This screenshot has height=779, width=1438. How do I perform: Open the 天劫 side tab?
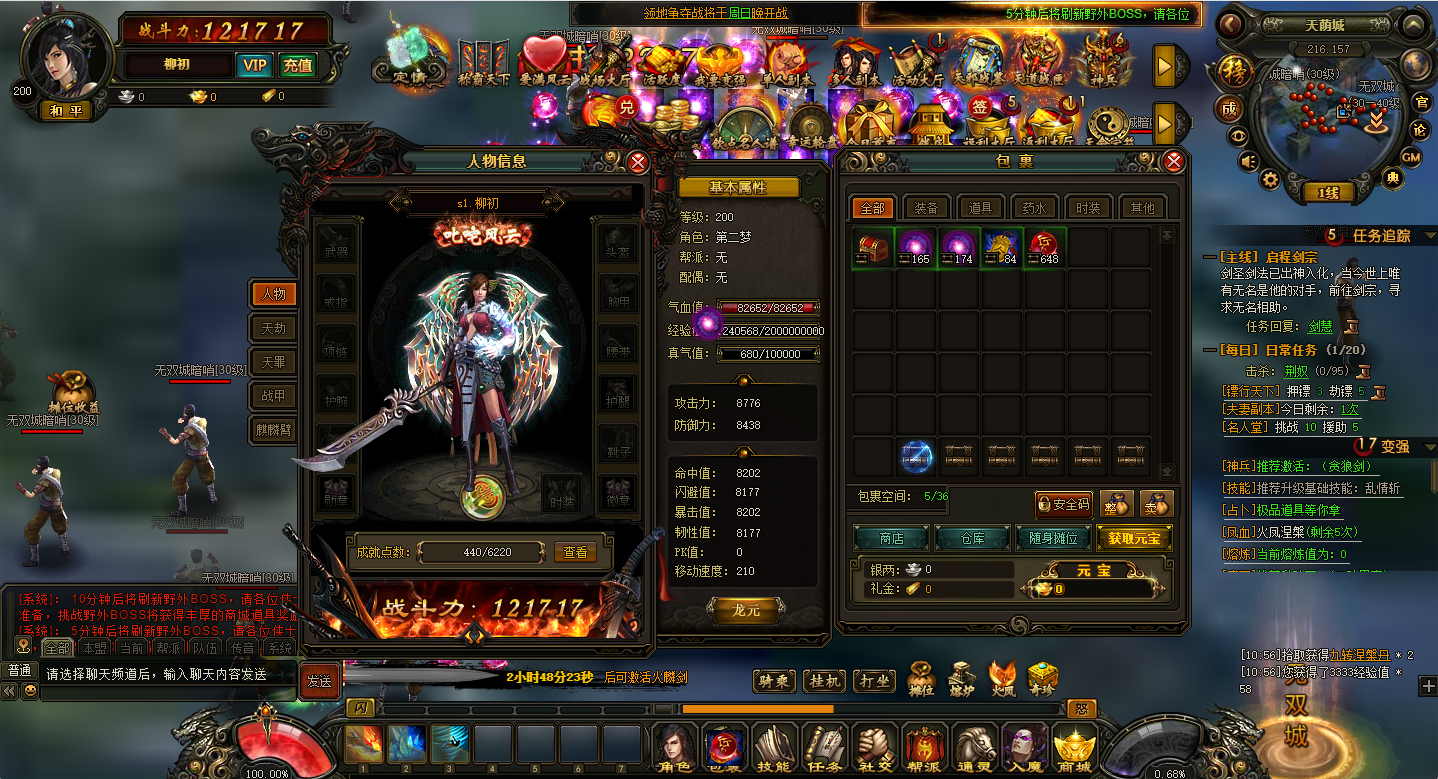click(273, 328)
